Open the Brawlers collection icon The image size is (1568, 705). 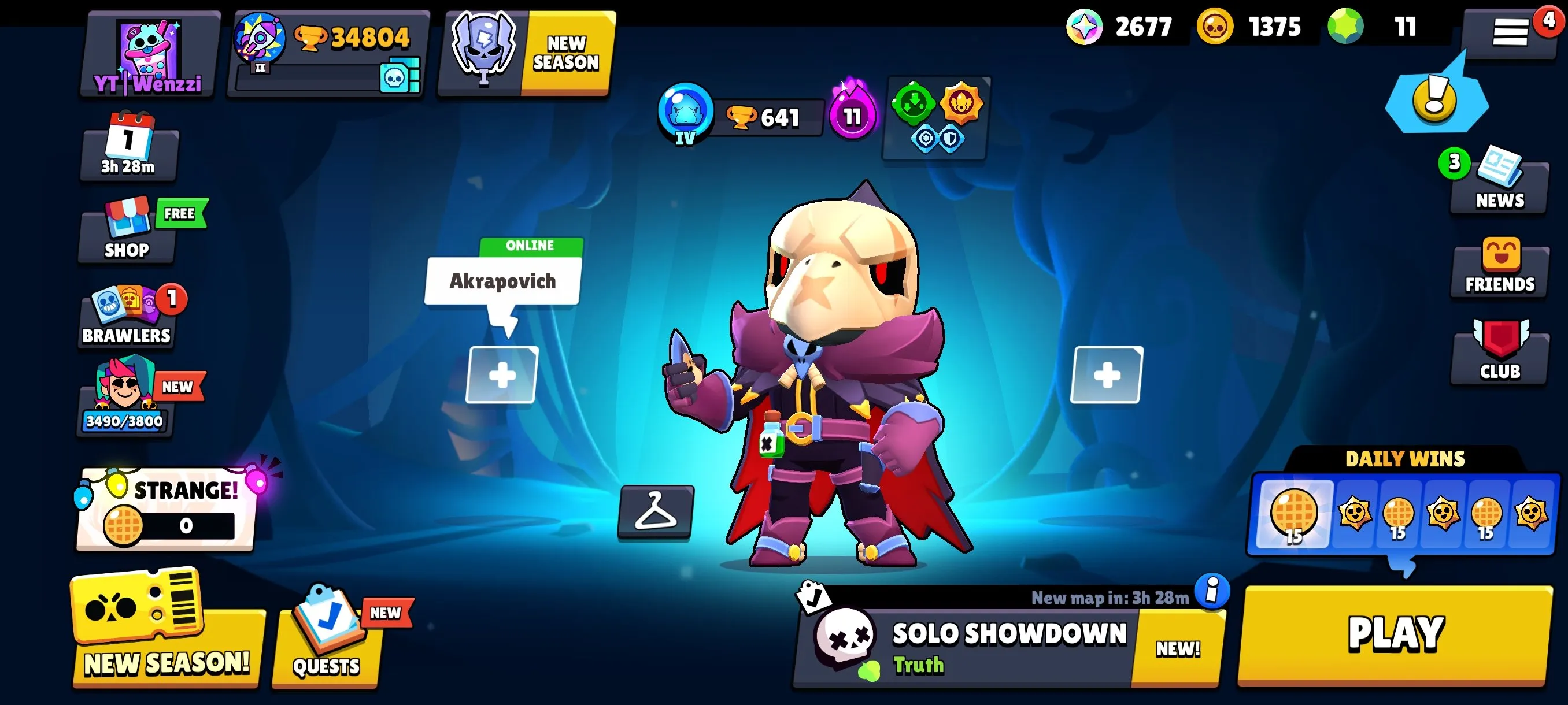point(126,316)
